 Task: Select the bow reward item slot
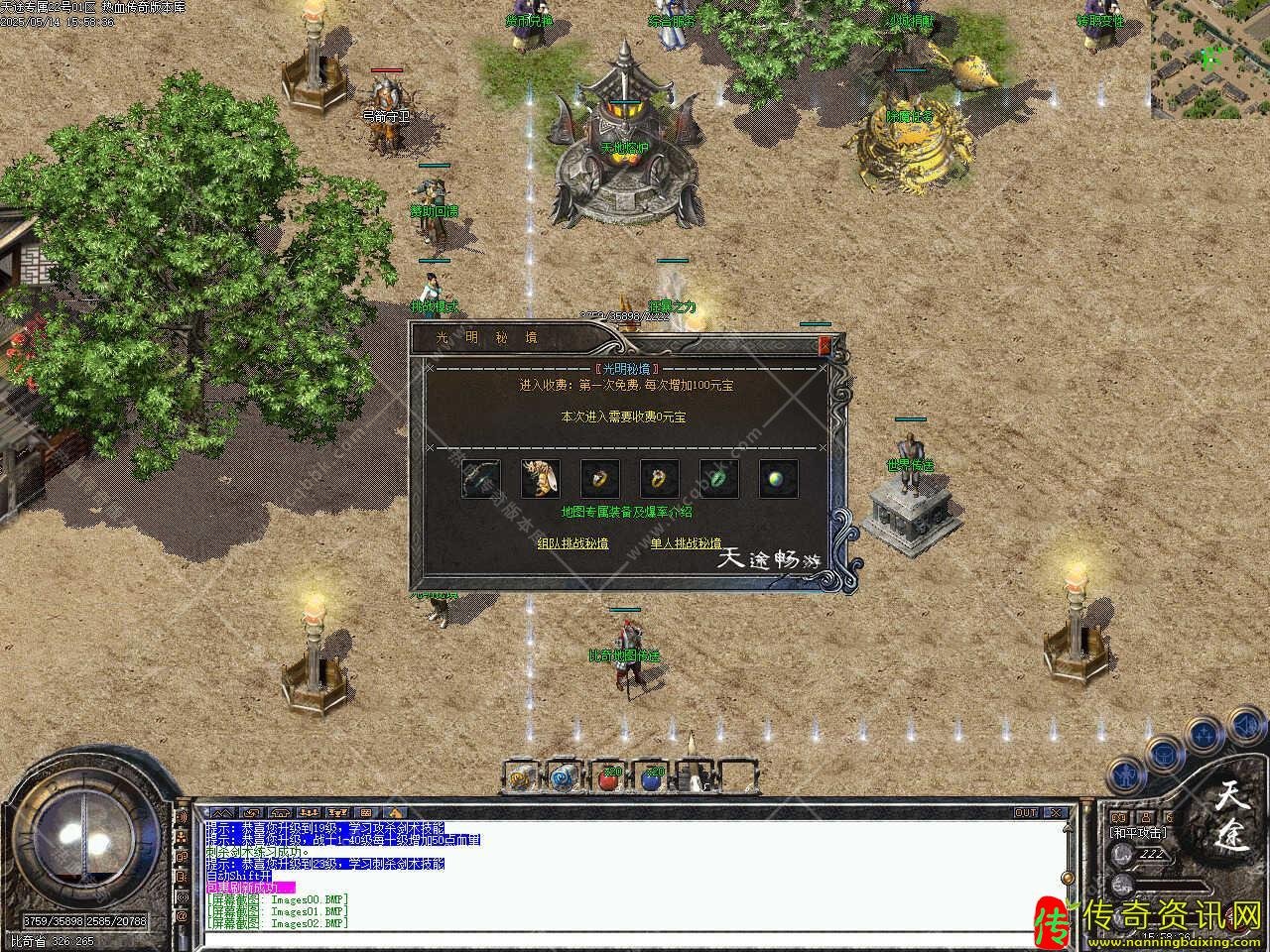[x=480, y=479]
